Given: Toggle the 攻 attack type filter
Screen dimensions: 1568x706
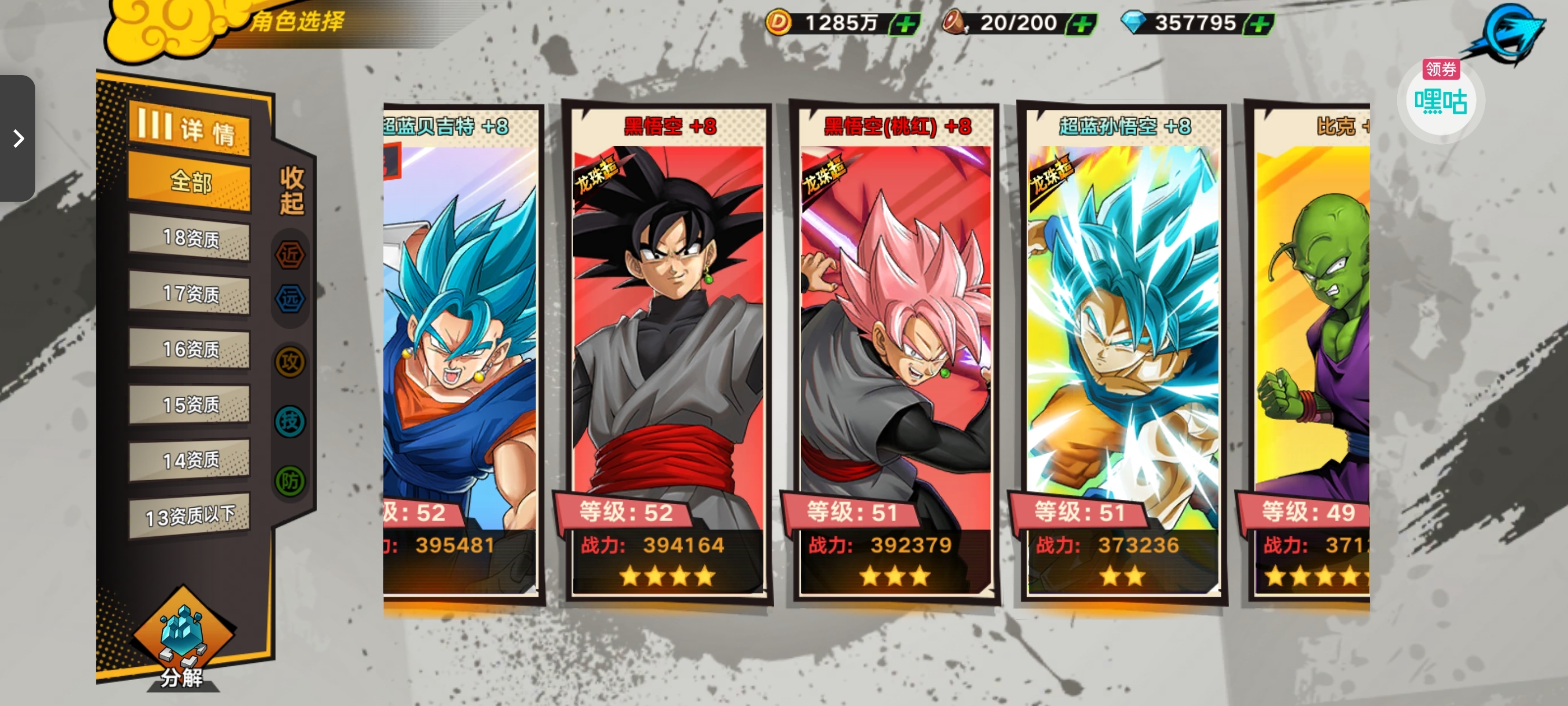Looking at the screenshot, I should pyautogui.click(x=290, y=362).
